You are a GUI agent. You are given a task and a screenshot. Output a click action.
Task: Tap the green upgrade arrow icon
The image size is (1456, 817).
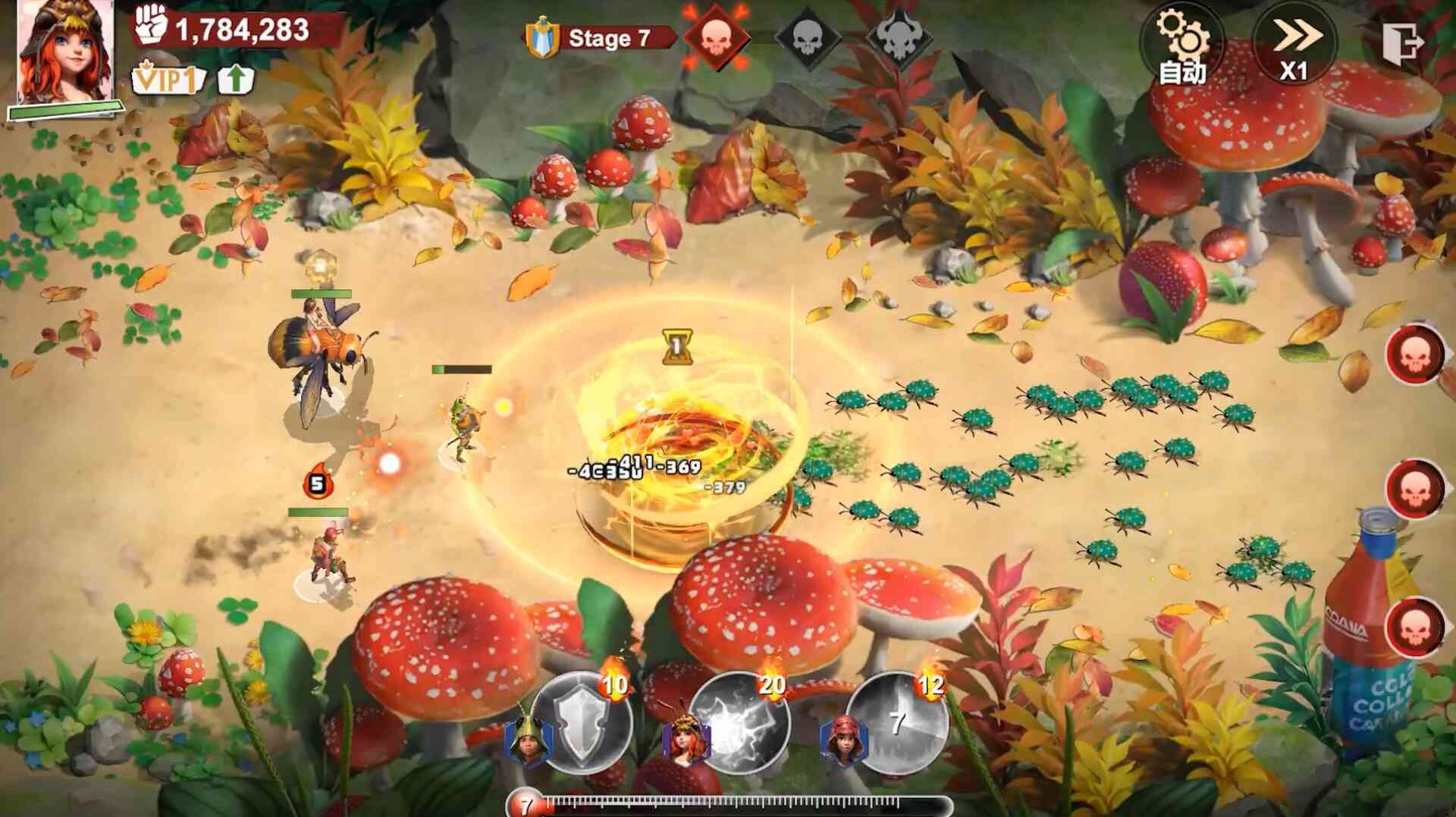click(x=236, y=79)
